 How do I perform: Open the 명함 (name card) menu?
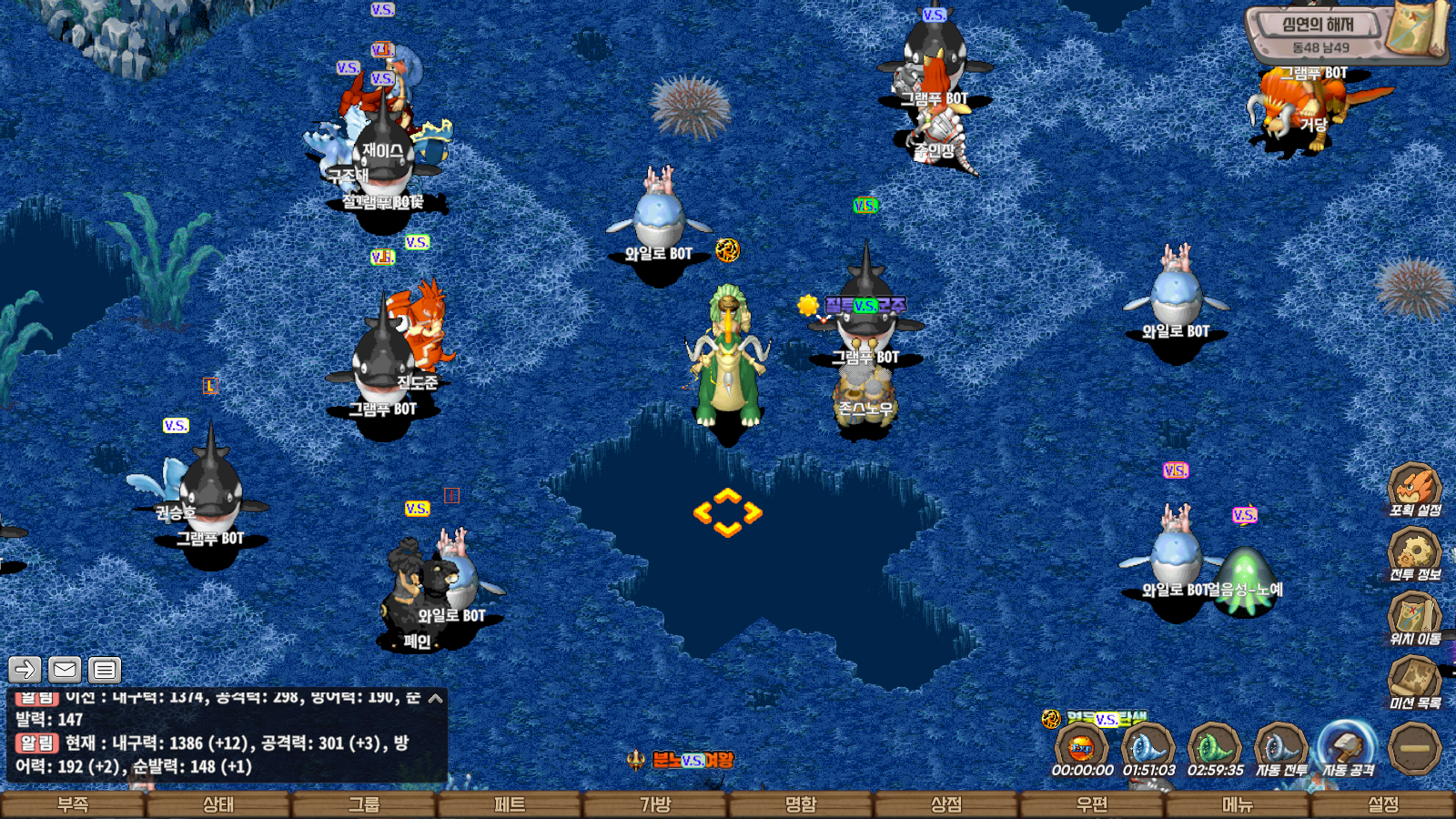[801, 804]
